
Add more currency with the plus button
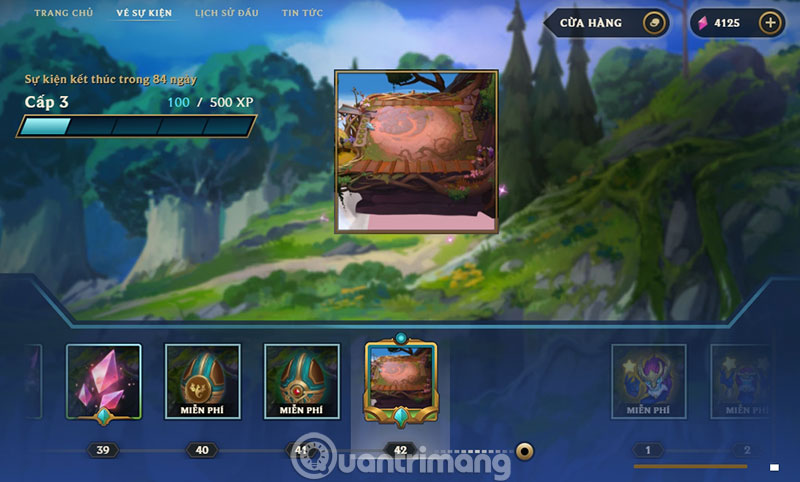tap(769, 23)
